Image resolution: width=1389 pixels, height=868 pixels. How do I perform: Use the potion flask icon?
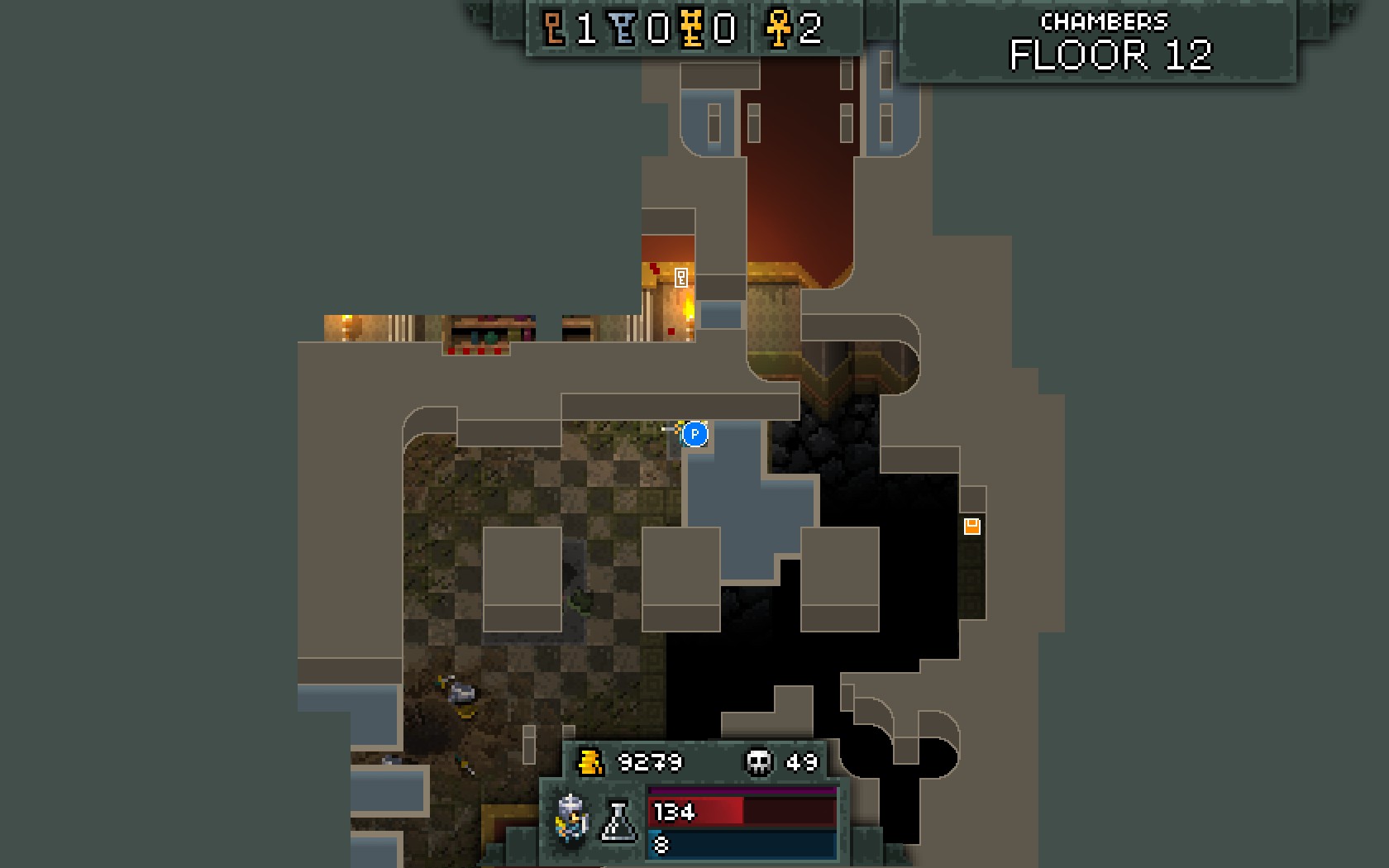[x=618, y=821]
